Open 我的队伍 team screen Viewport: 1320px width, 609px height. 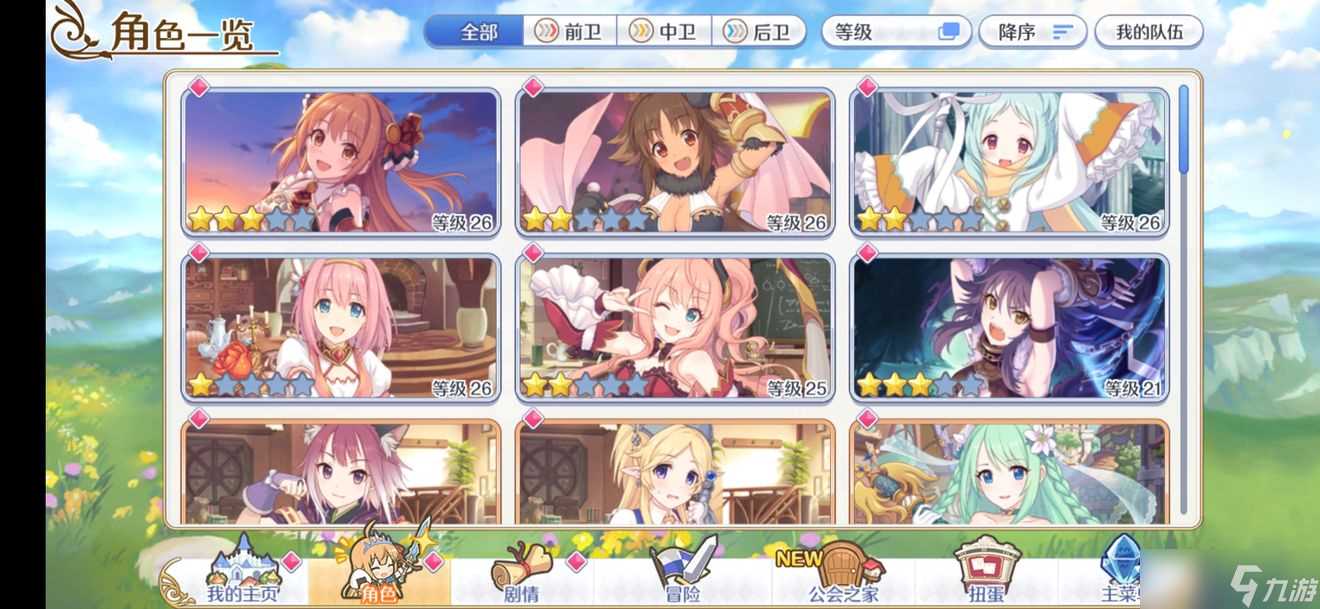click(x=1149, y=32)
